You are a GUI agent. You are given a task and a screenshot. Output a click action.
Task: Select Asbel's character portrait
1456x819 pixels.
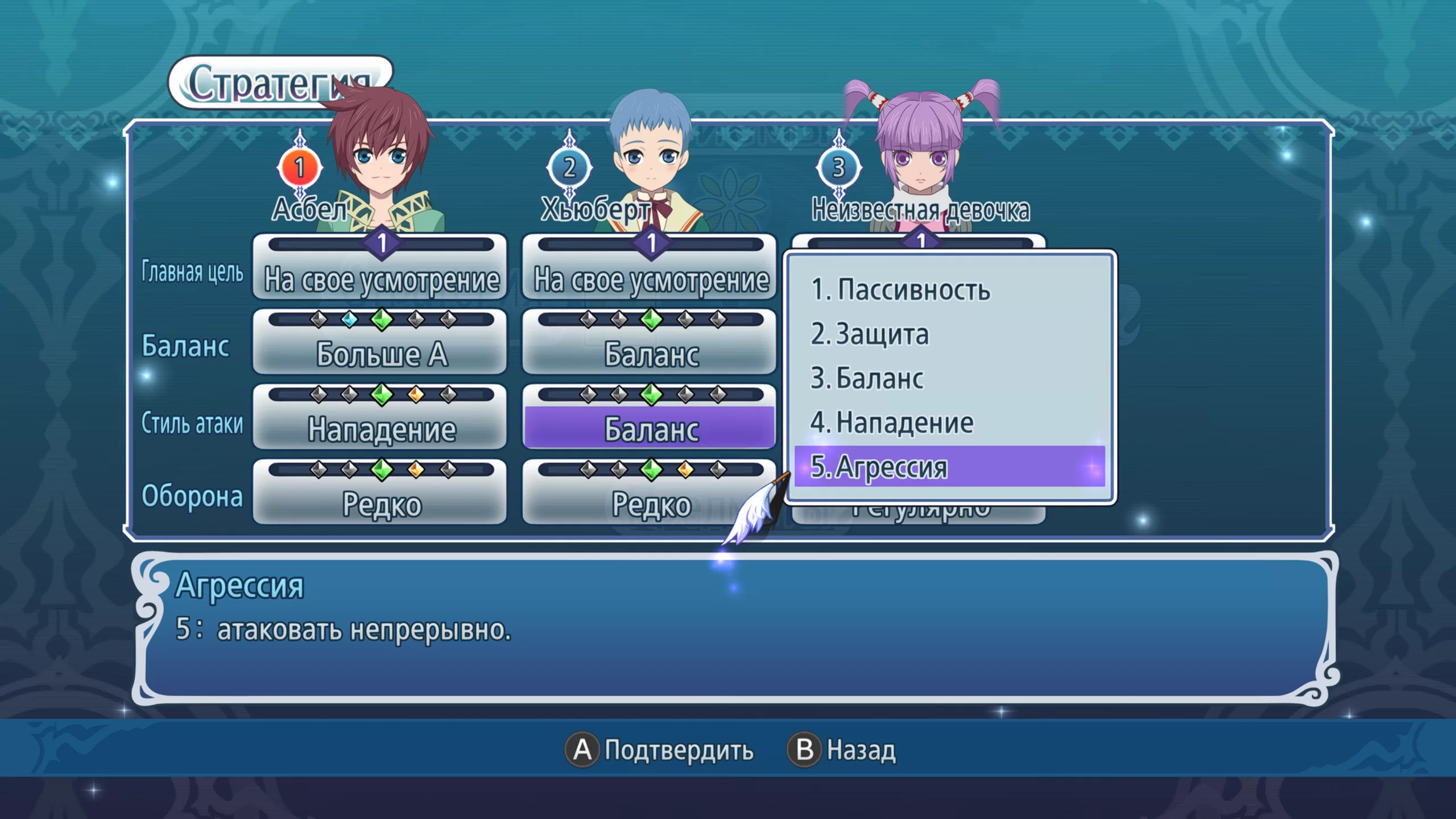point(380,159)
